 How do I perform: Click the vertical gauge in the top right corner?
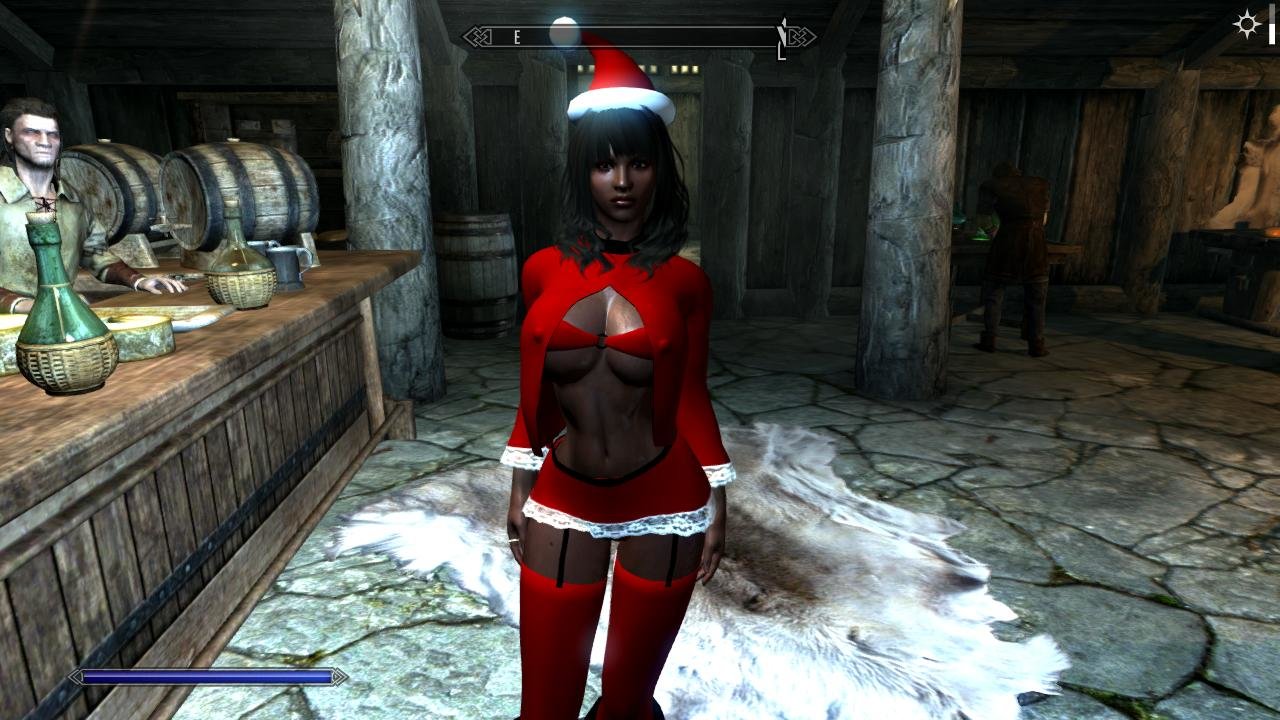[x=1272, y=22]
